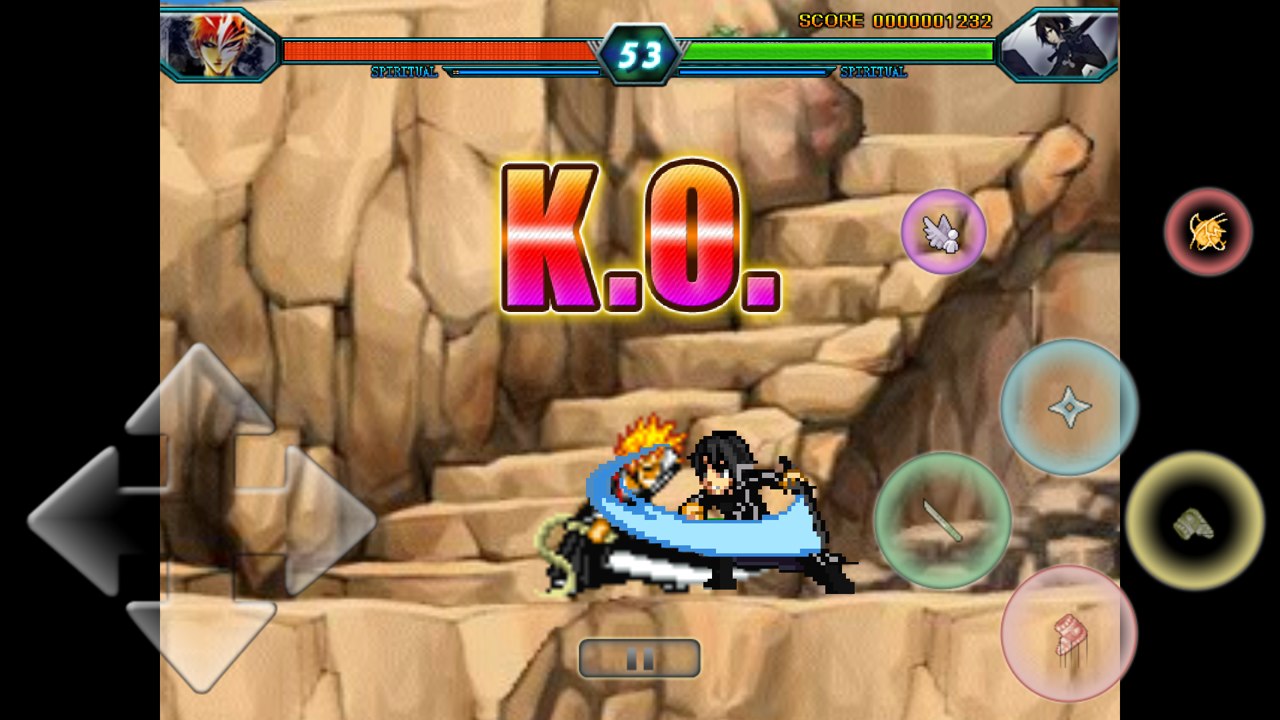Image resolution: width=1280 pixels, height=720 pixels.
Task: Select Kirito's character portrait
Action: (1062, 42)
